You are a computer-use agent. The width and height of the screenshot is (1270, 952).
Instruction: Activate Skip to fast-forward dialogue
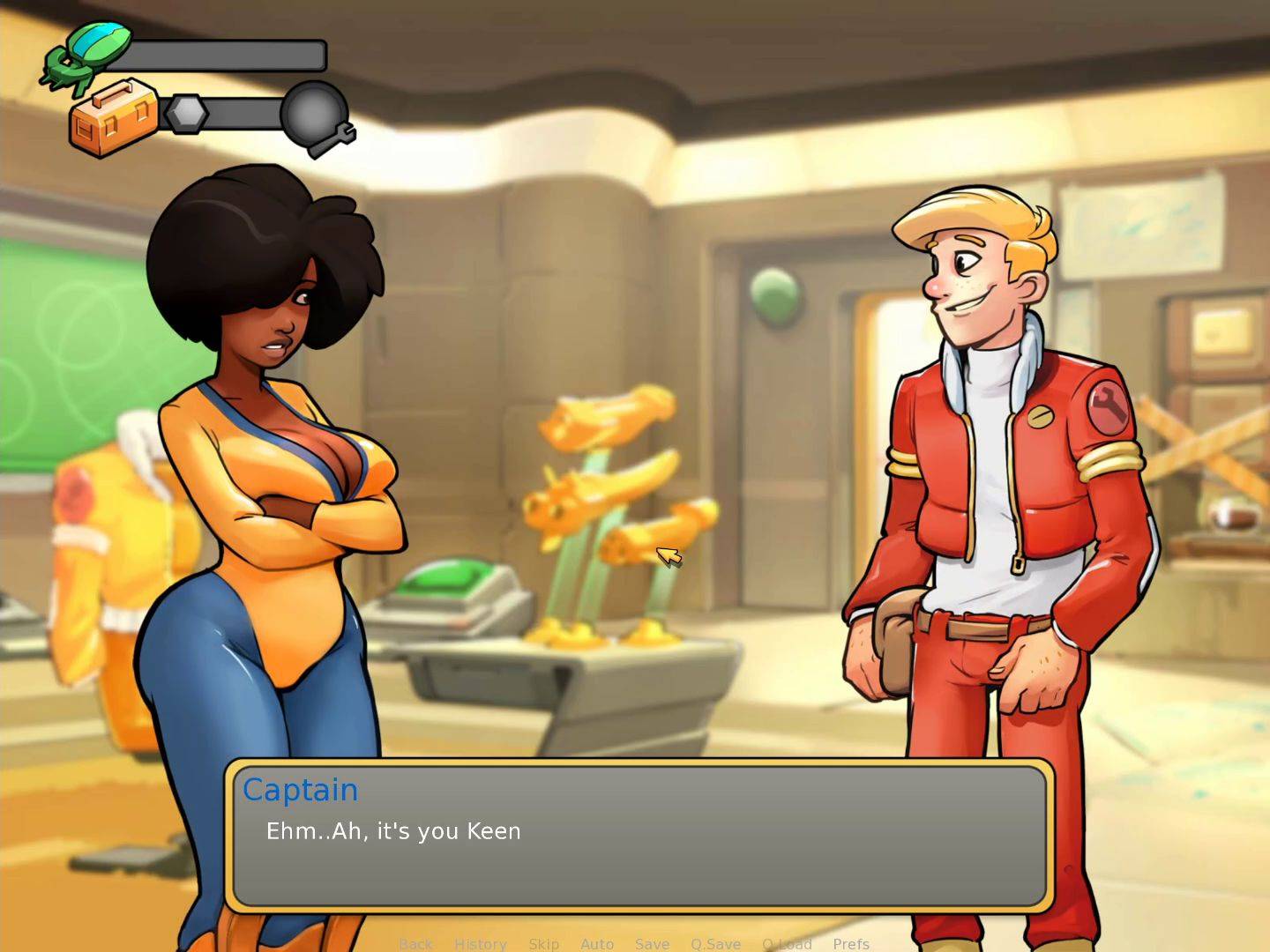(x=543, y=944)
